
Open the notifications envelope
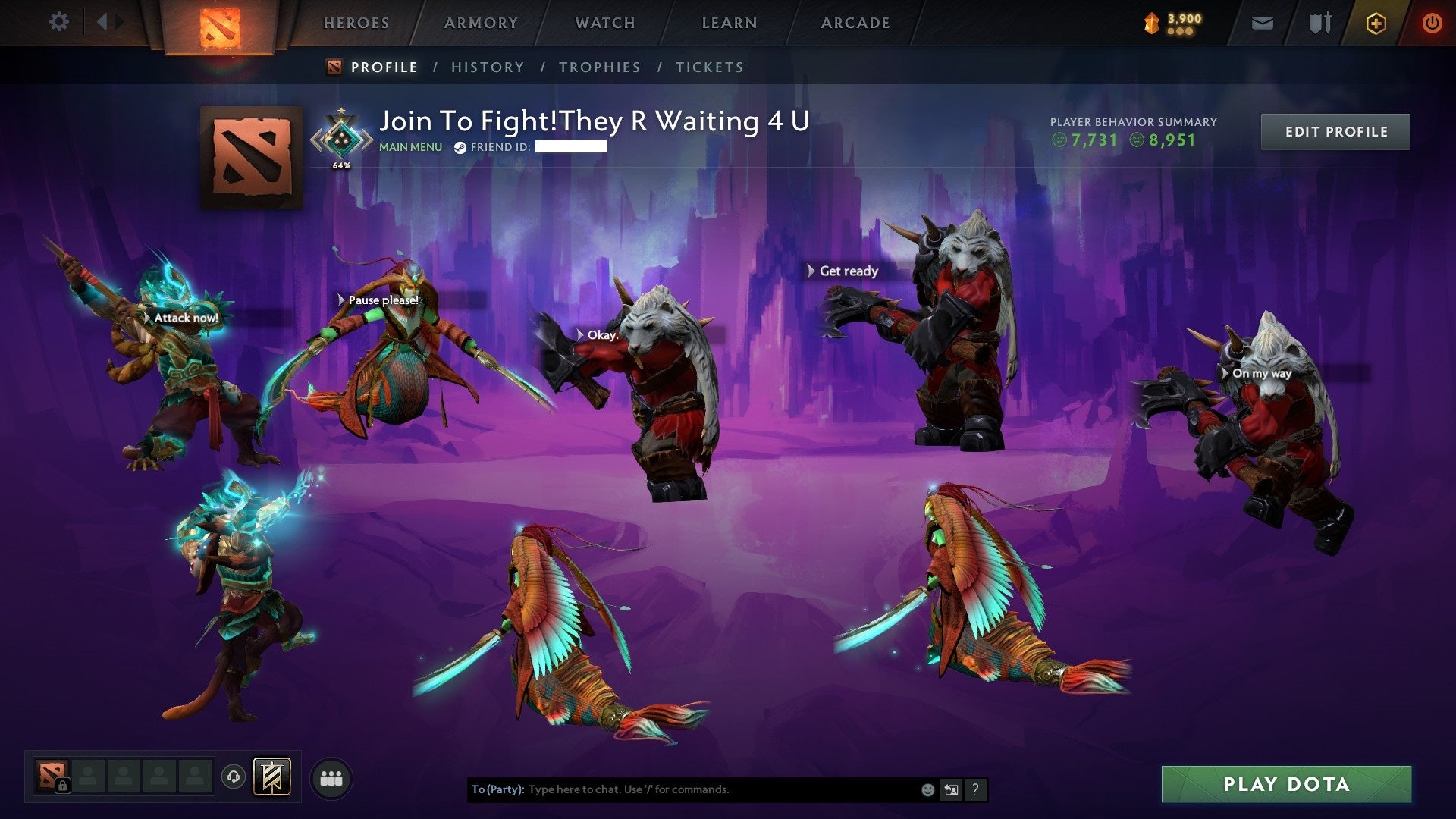[1263, 22]
